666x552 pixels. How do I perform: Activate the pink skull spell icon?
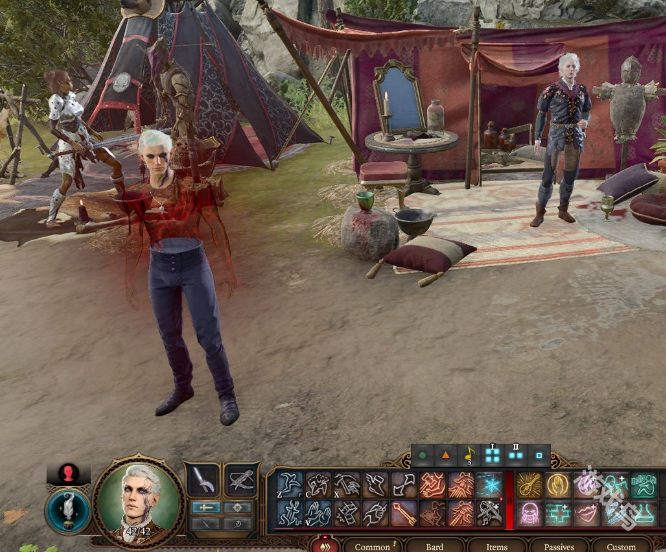pos(529,513)
